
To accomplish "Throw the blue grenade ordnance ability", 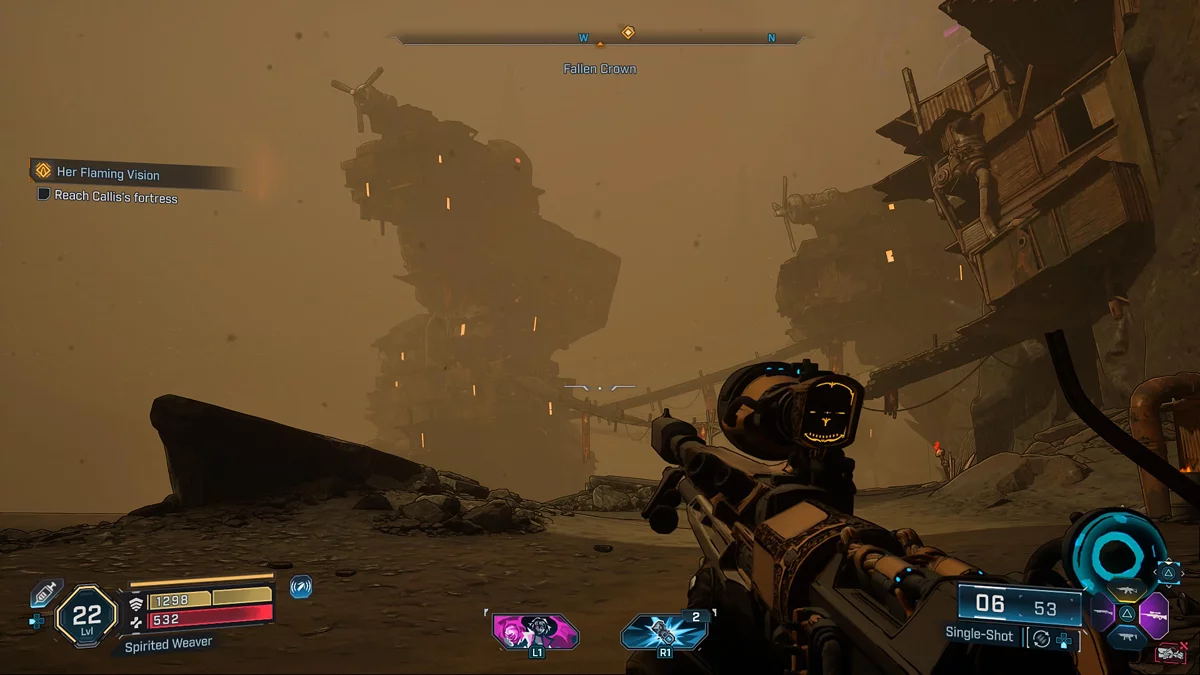I will coord(660,632).
